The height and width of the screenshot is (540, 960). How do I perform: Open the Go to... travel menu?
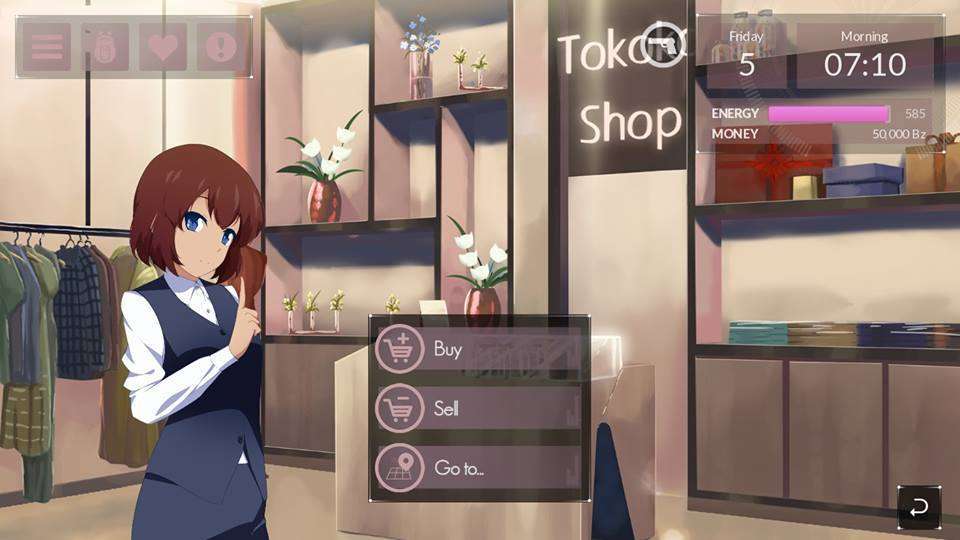click(x=477, y=467)
